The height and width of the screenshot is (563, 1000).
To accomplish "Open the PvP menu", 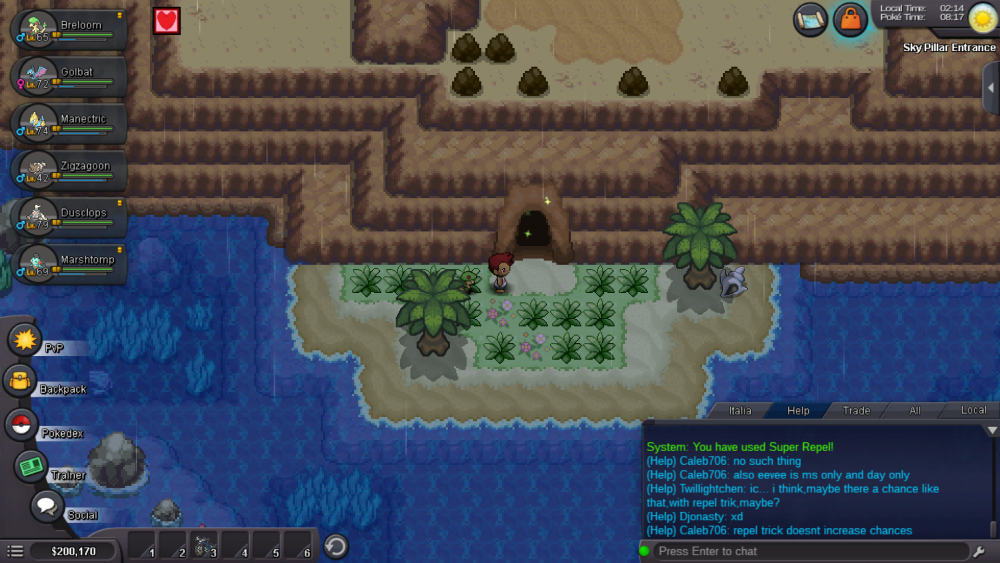I will [25, 340].
